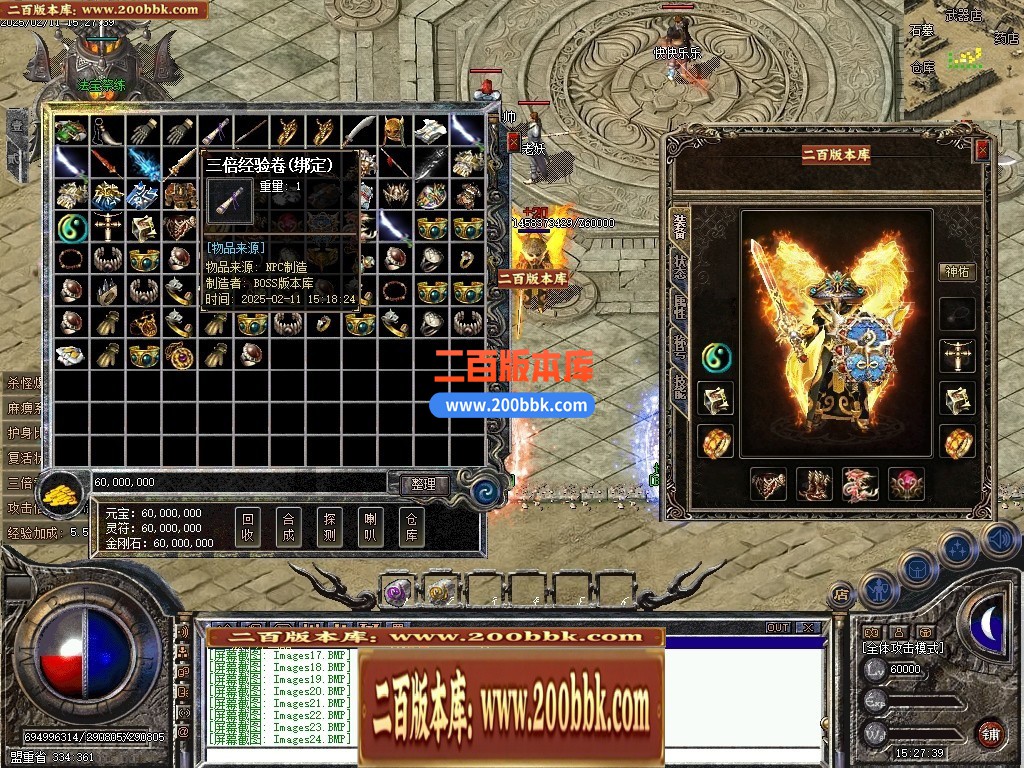Open the 回收 recycle function

tap(249, 527)
